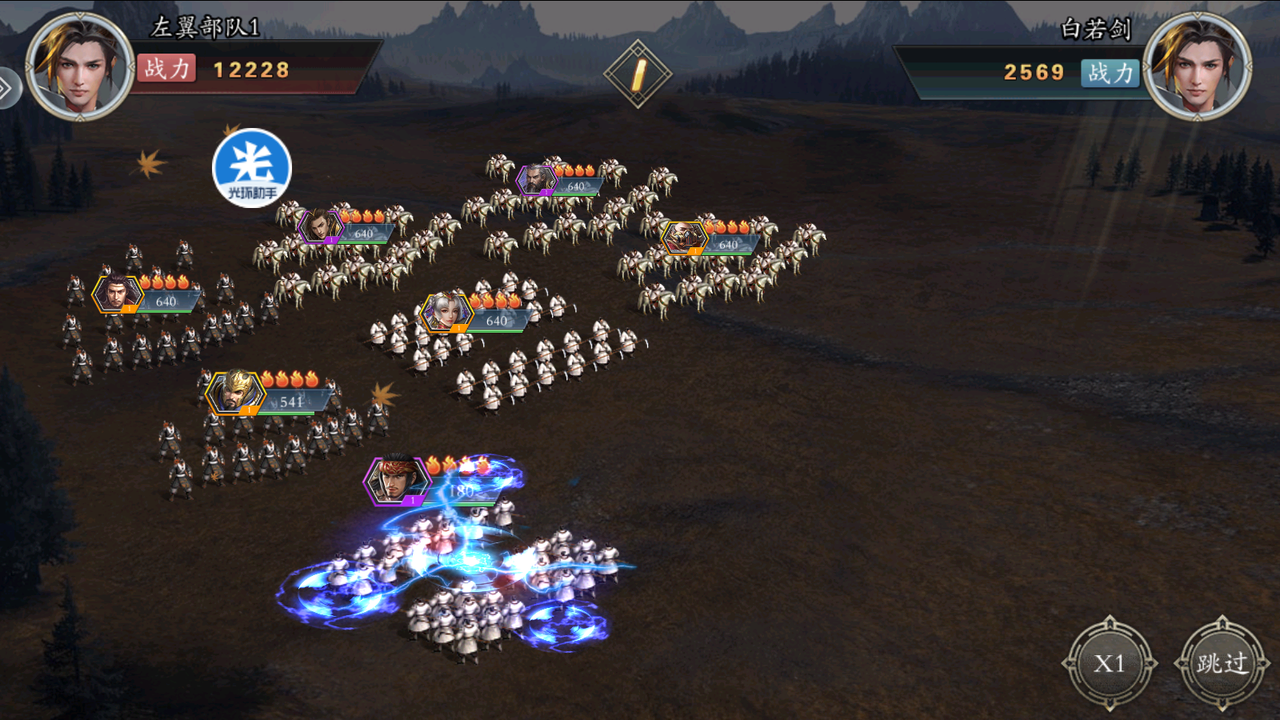Expand the side panel arrow at left edge
The width and height of the screenshot is (1280, 720).
point(6,88)
